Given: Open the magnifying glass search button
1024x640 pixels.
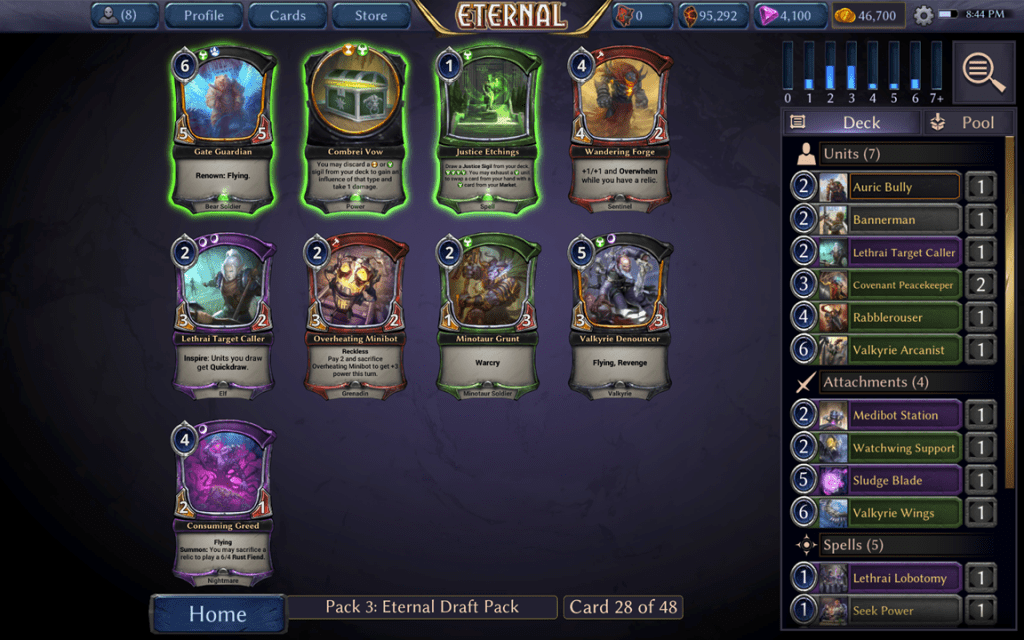Looking at the screenshot, I should (984, 70).
